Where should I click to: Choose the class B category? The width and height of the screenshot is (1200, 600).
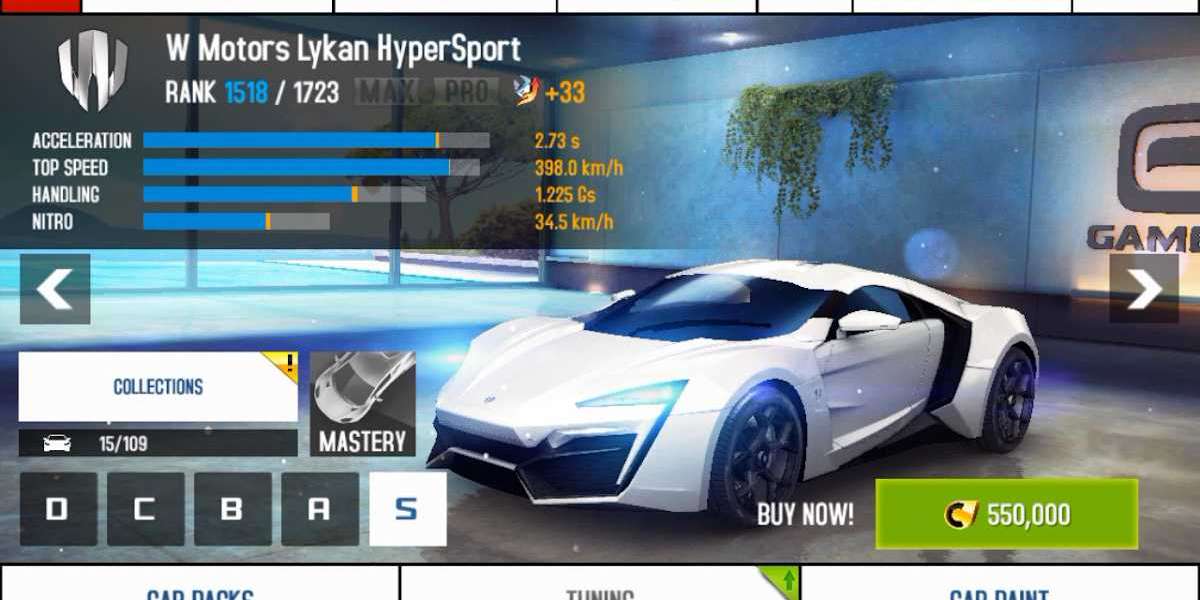click(x=232, y=509)
